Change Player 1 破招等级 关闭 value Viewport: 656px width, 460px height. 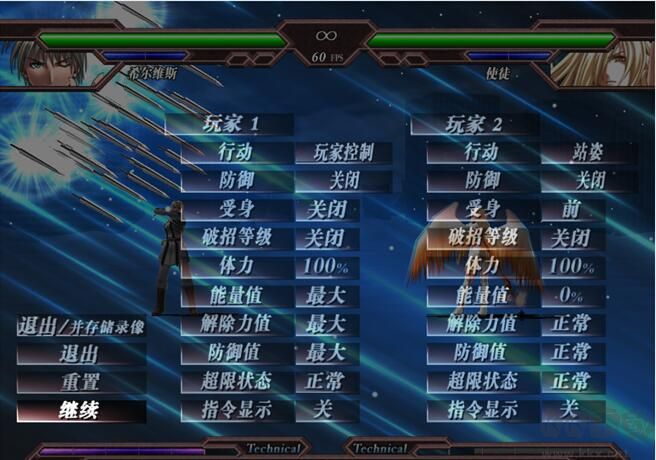[326, 239]
